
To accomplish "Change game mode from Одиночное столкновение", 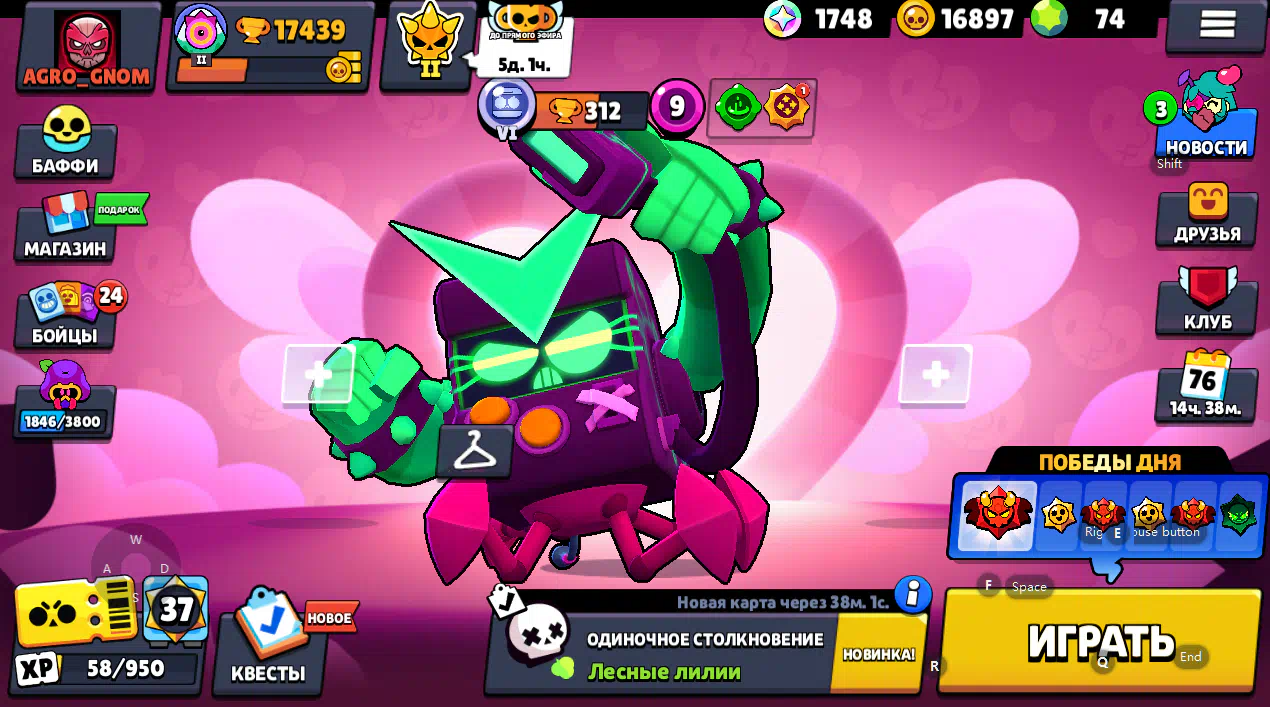I will point(660,653).
